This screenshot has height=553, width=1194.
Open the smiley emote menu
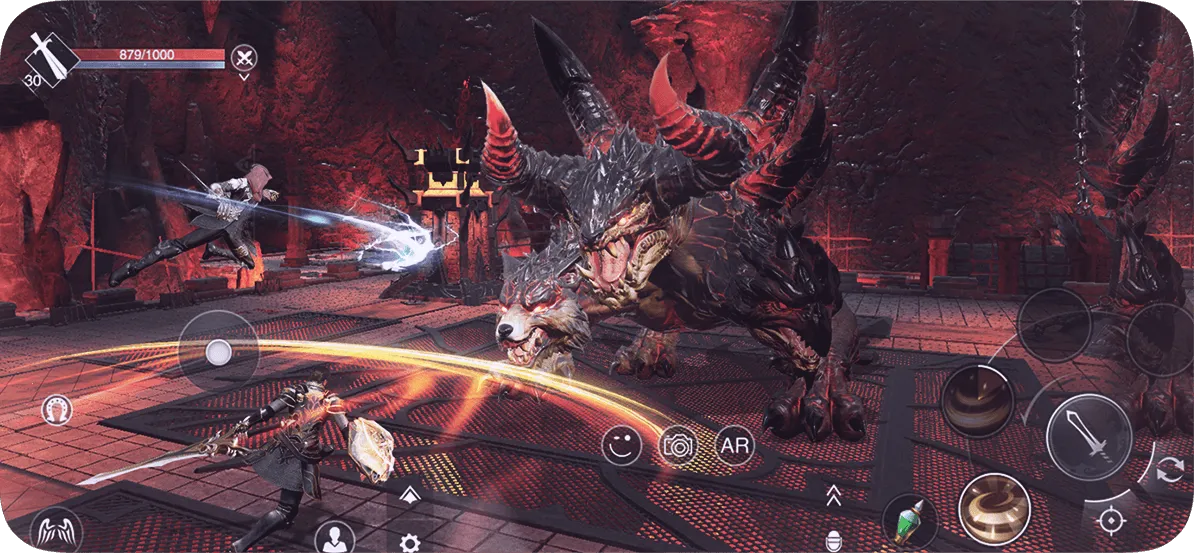tap(622, 446)
